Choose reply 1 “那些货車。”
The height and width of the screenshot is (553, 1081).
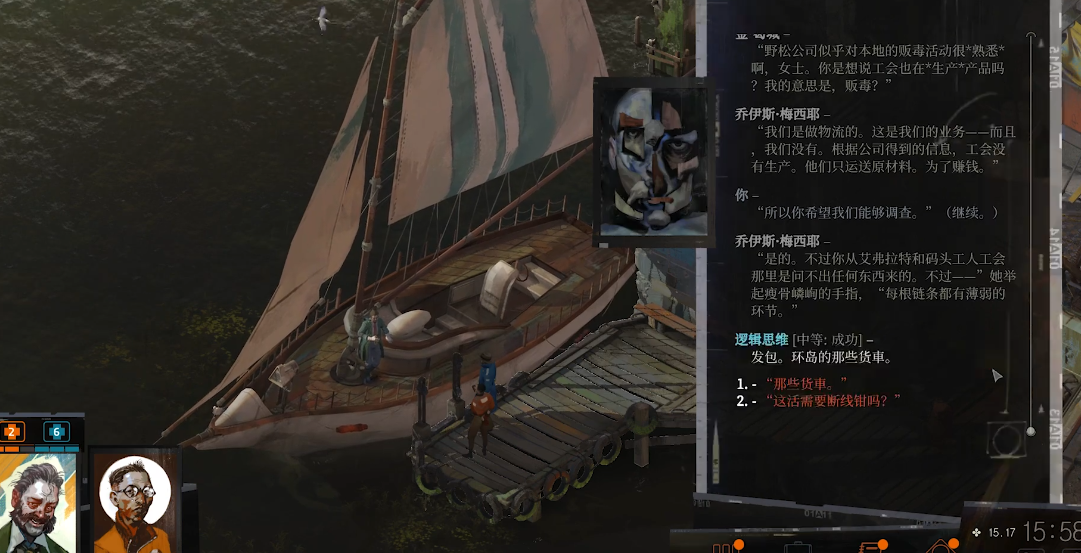click(x=807, y=383)
